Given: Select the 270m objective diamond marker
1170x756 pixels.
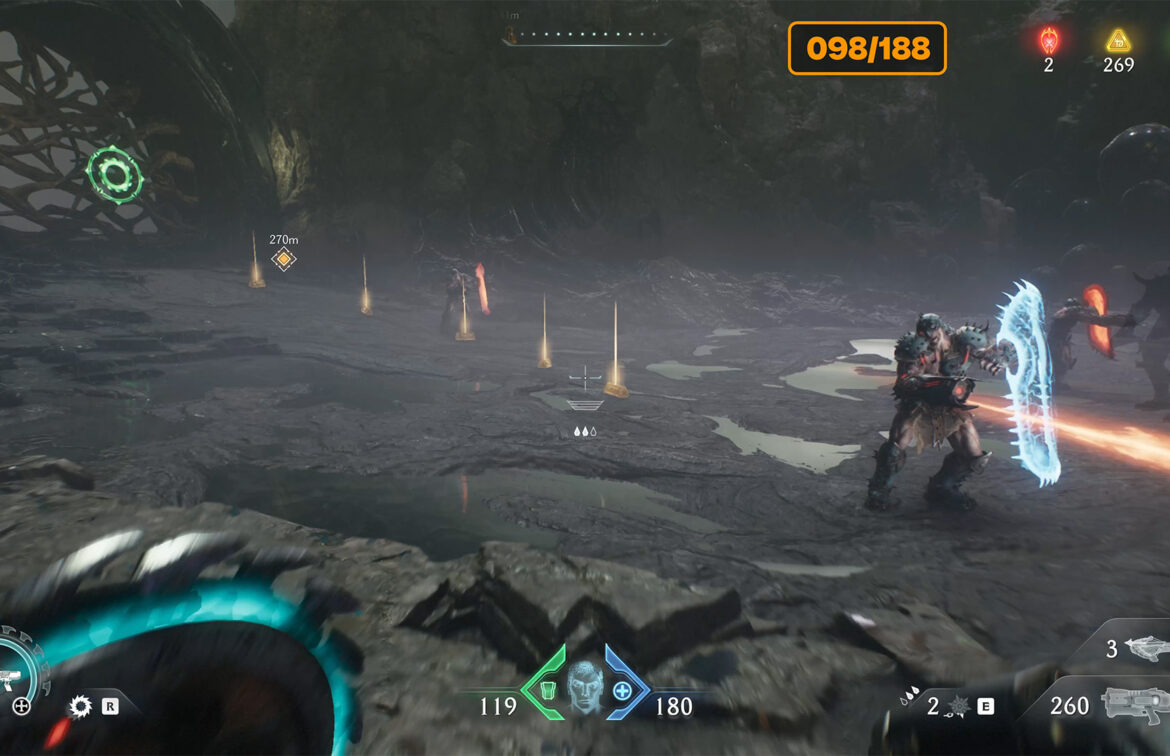Looking at the screenshot, I should (x=284, y=260).
